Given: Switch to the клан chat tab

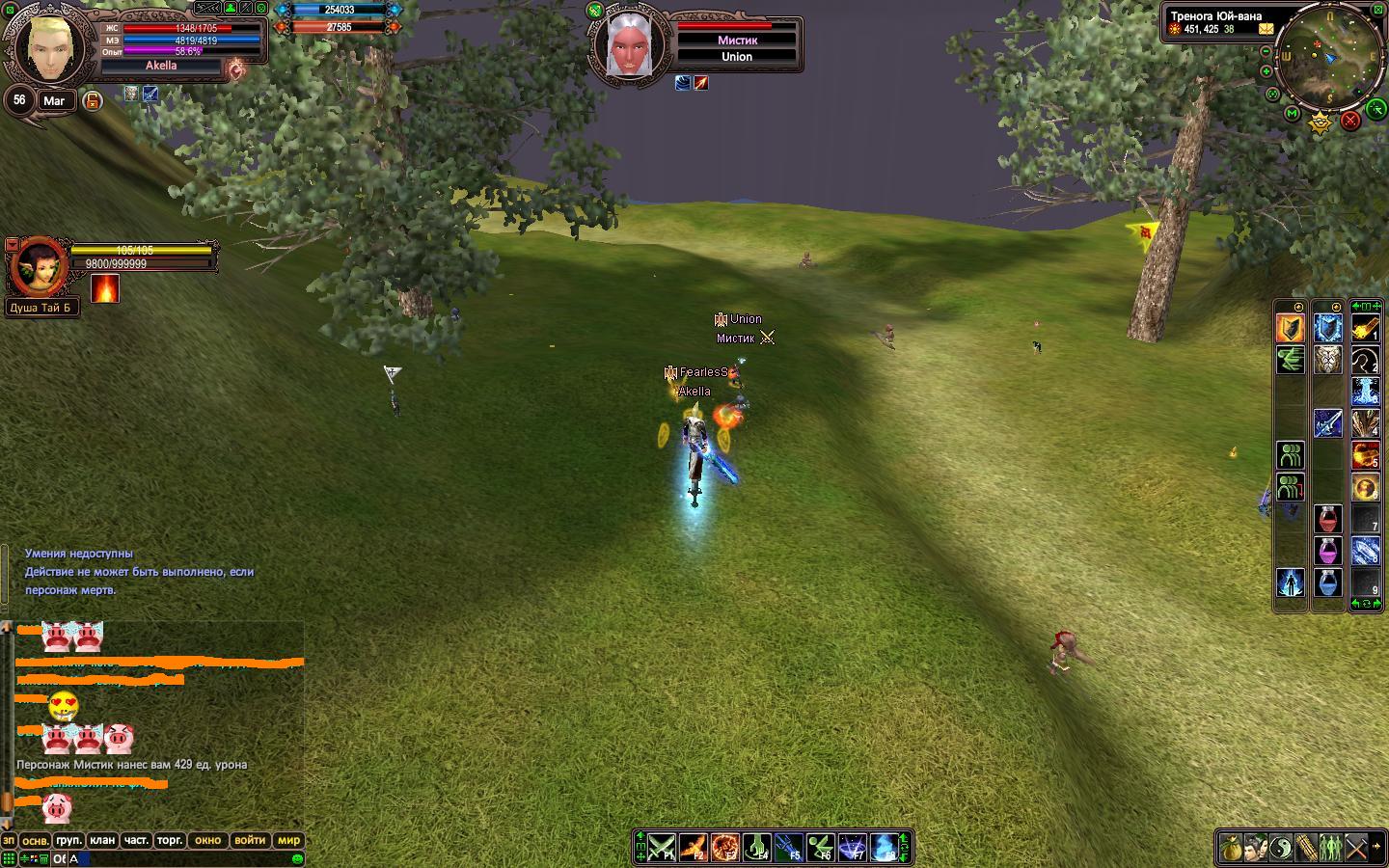Looking at the screenshot, I should coord(102,840).
